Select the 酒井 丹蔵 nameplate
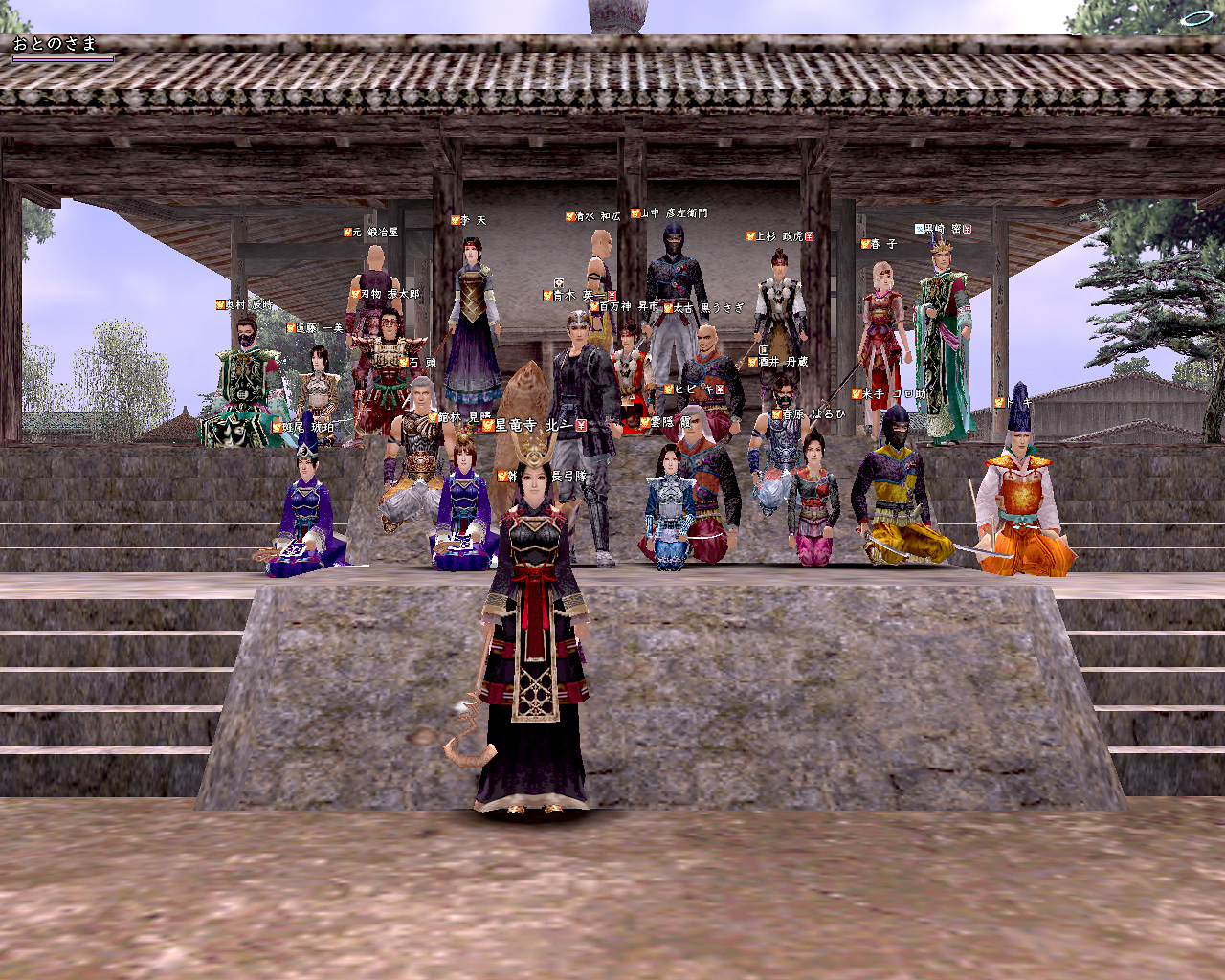 point(780,362)
